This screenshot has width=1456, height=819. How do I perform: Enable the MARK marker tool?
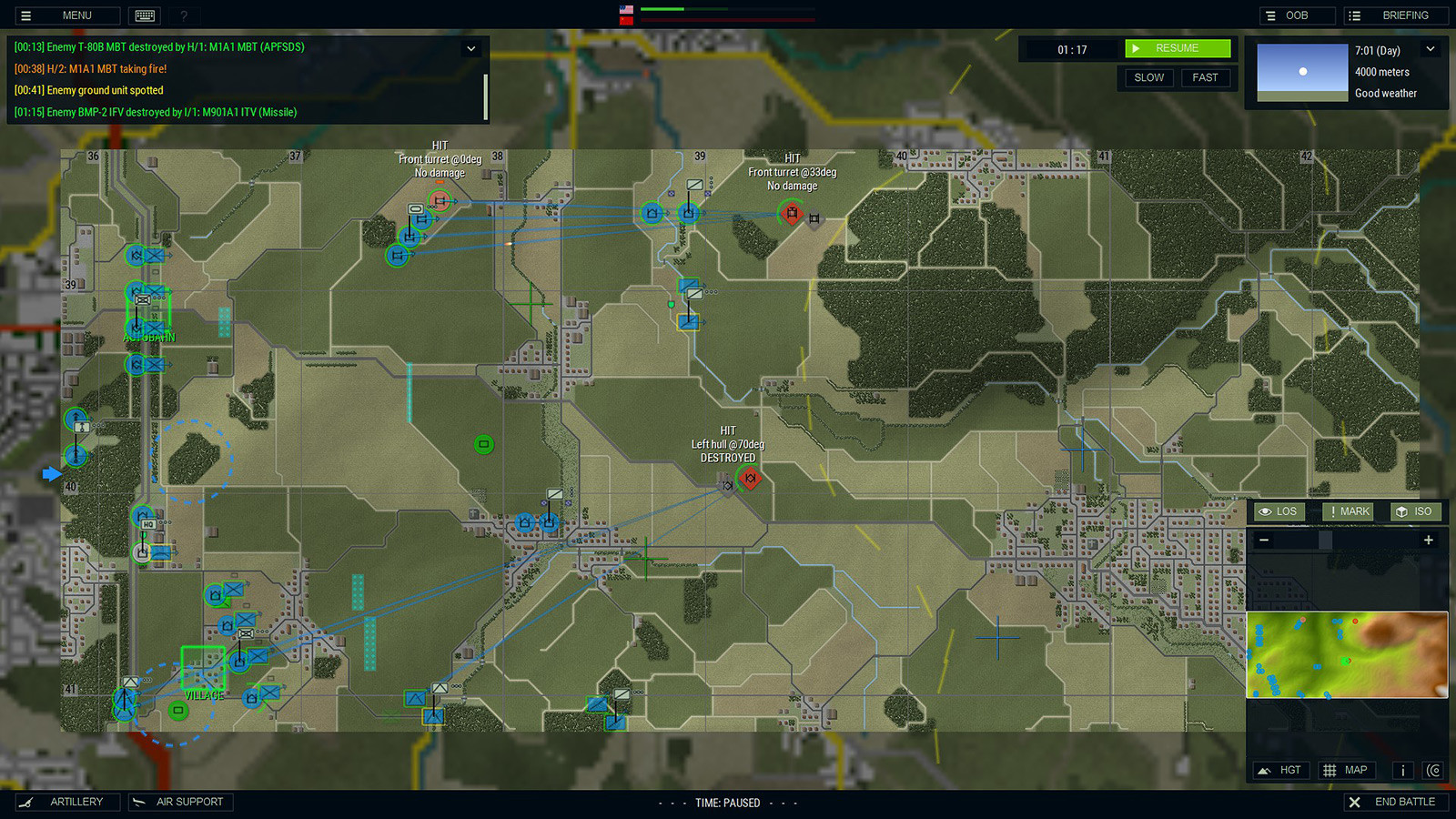tap(1348, 511)
